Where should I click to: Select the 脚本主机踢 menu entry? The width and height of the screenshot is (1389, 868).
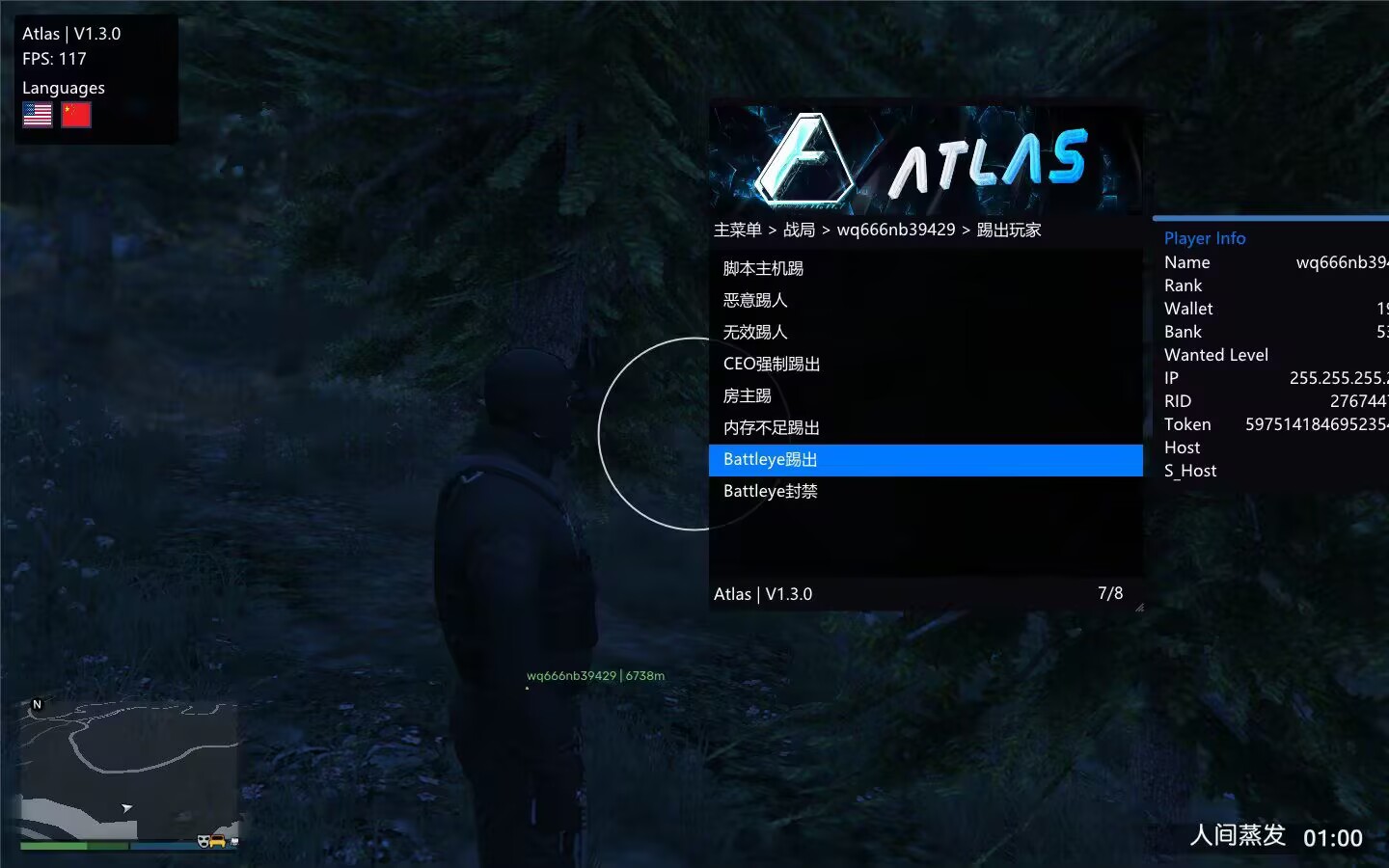[763, 268]
